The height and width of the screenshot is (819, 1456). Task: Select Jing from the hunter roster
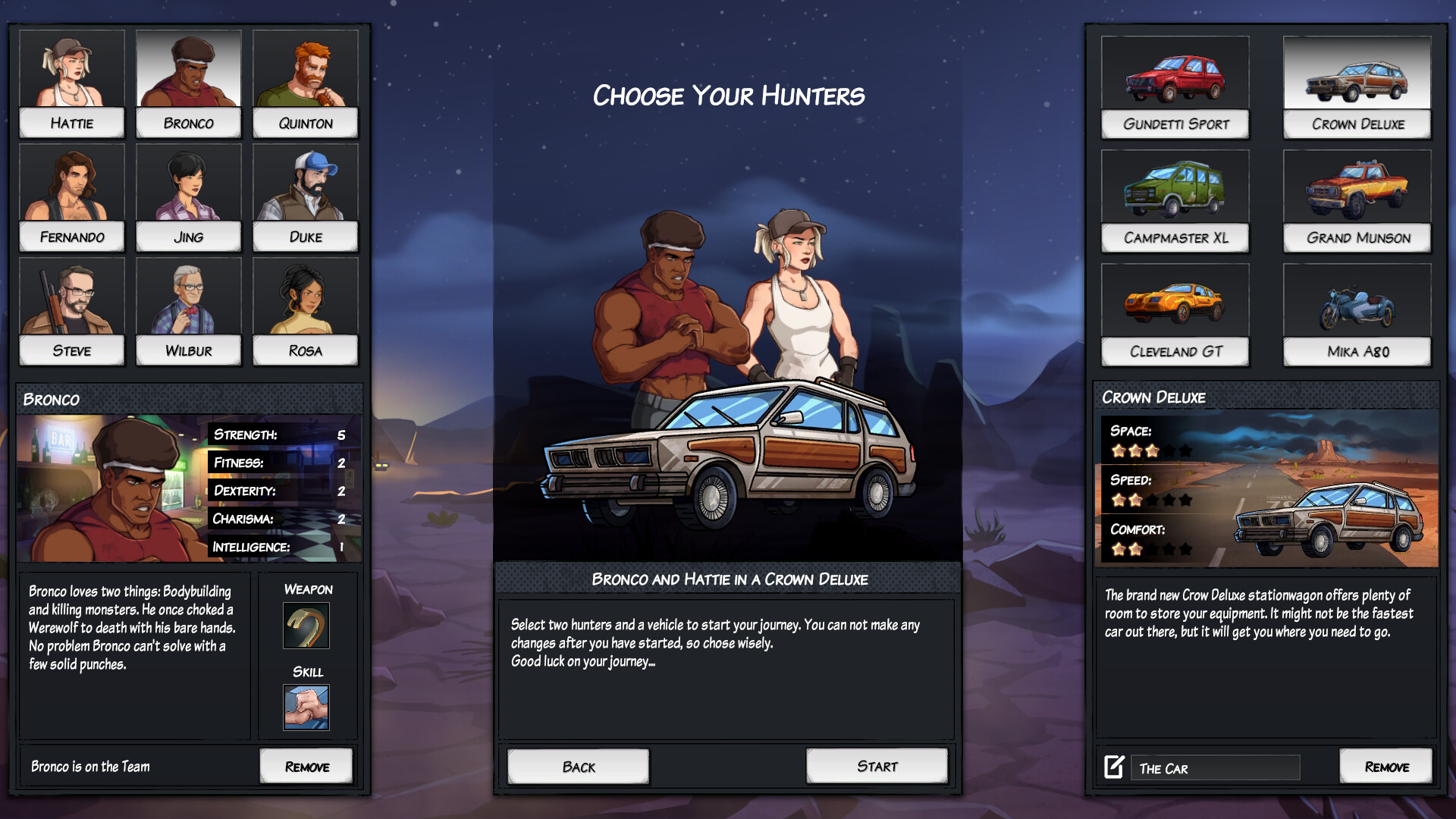[x=188, y=182]
